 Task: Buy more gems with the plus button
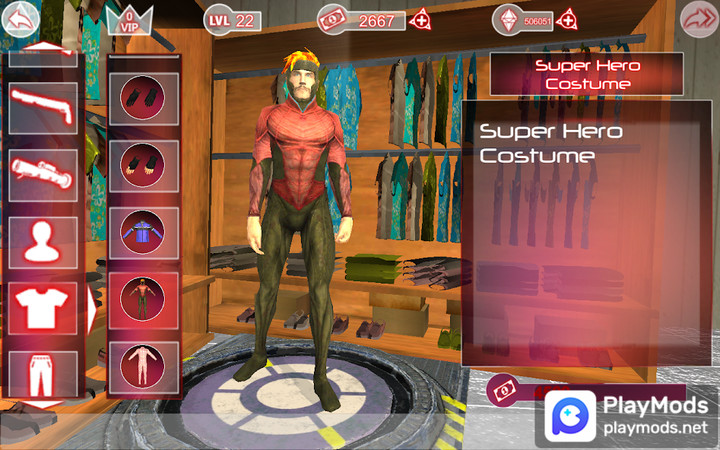coord(568,19)
